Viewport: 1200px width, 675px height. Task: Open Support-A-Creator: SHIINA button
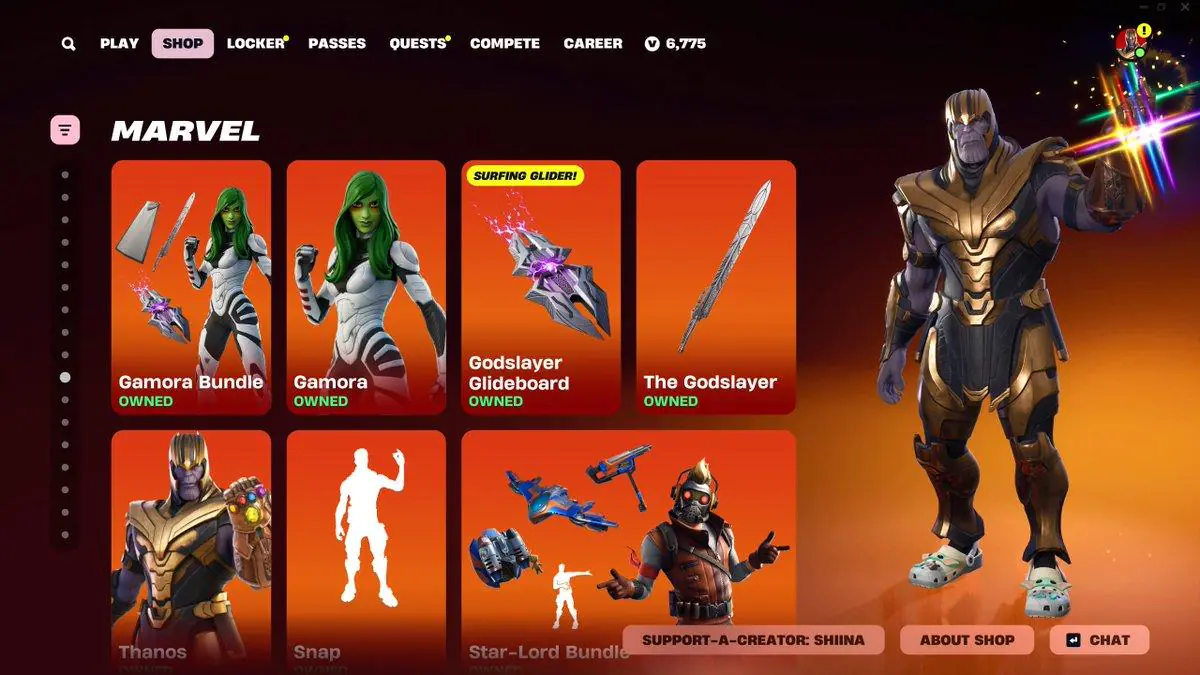pos(753,640)
